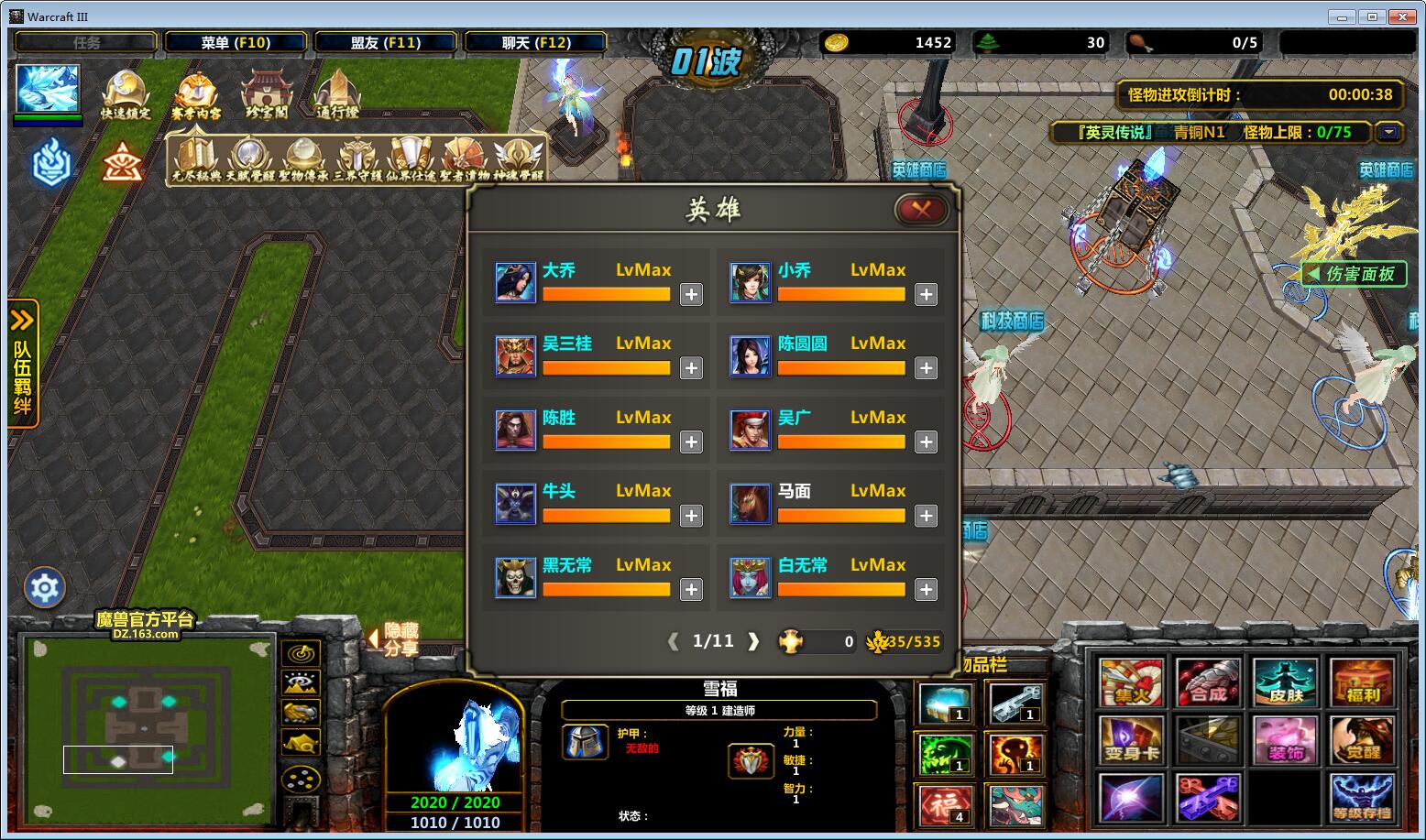
Task: Open the 盟友 (F11) allies menu
Action: [385, 42]
